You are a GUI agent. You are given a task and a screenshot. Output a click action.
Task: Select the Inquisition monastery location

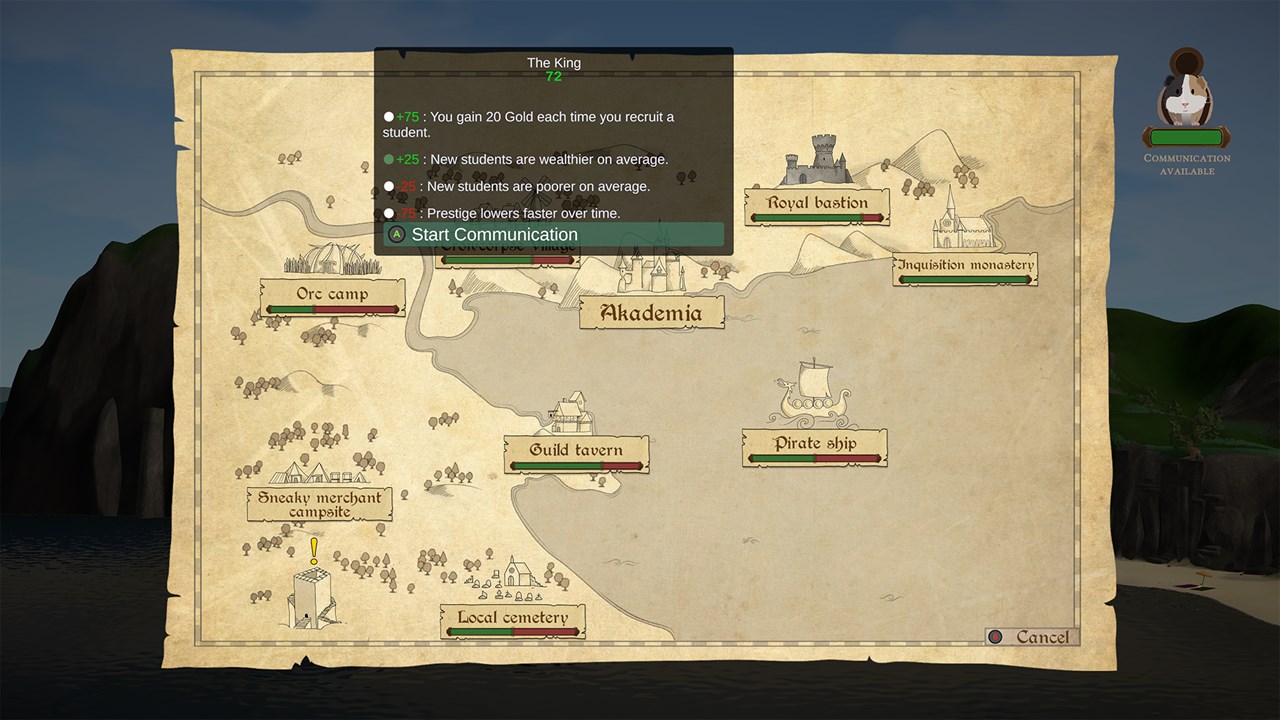[964, 267]
